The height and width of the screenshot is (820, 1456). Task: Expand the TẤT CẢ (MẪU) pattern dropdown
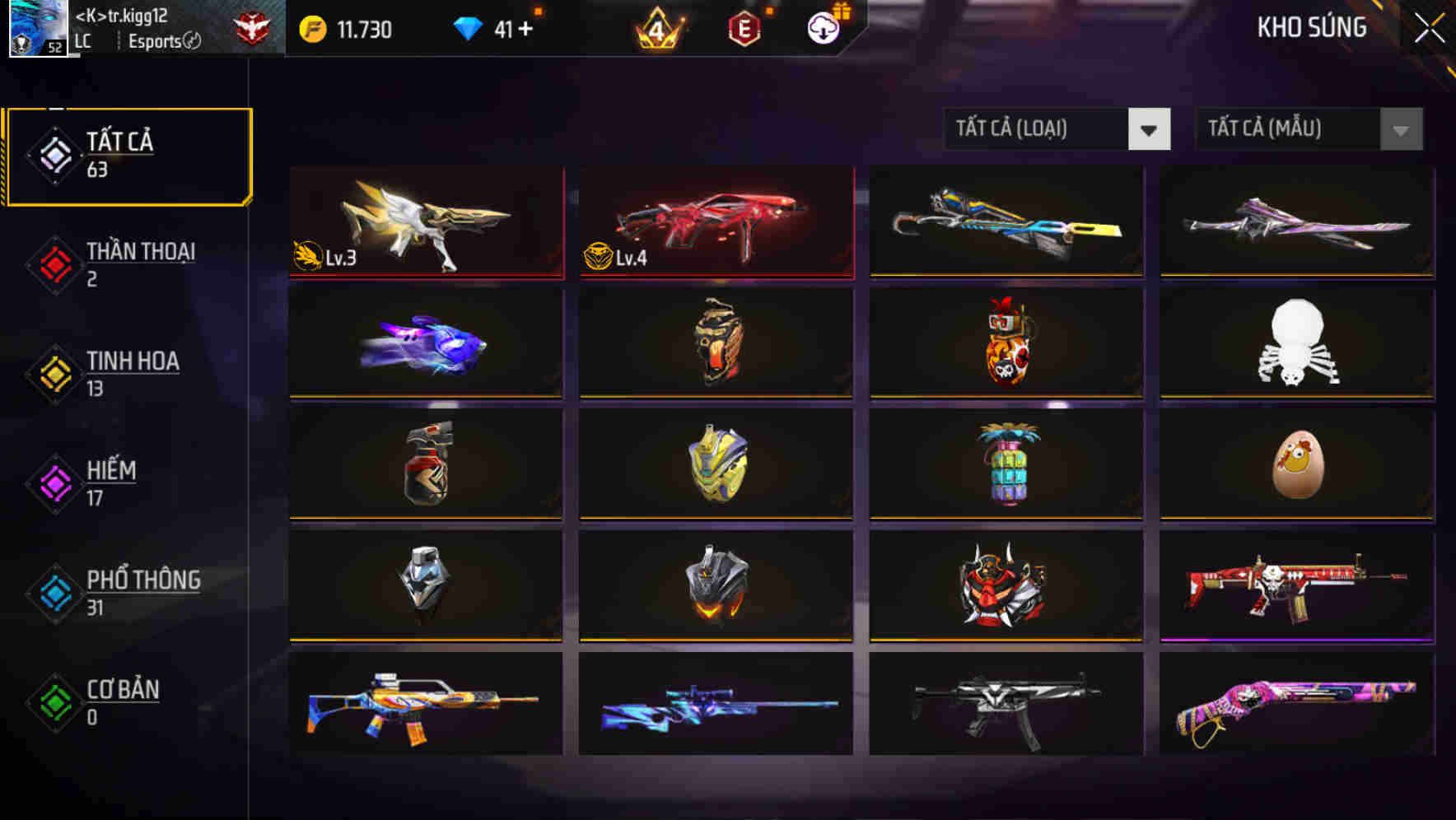click(1308, 129)
